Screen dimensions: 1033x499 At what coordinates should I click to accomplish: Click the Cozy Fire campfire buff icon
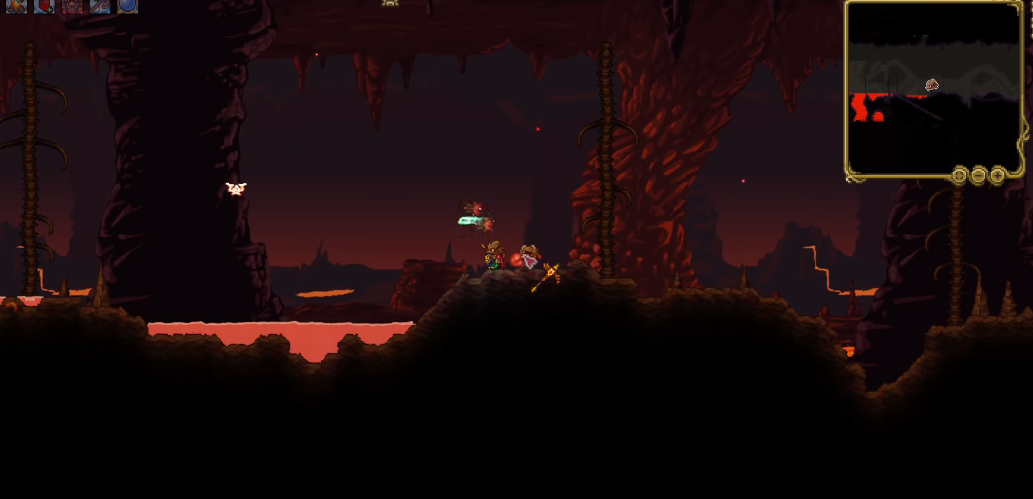(x=16, y=5)
